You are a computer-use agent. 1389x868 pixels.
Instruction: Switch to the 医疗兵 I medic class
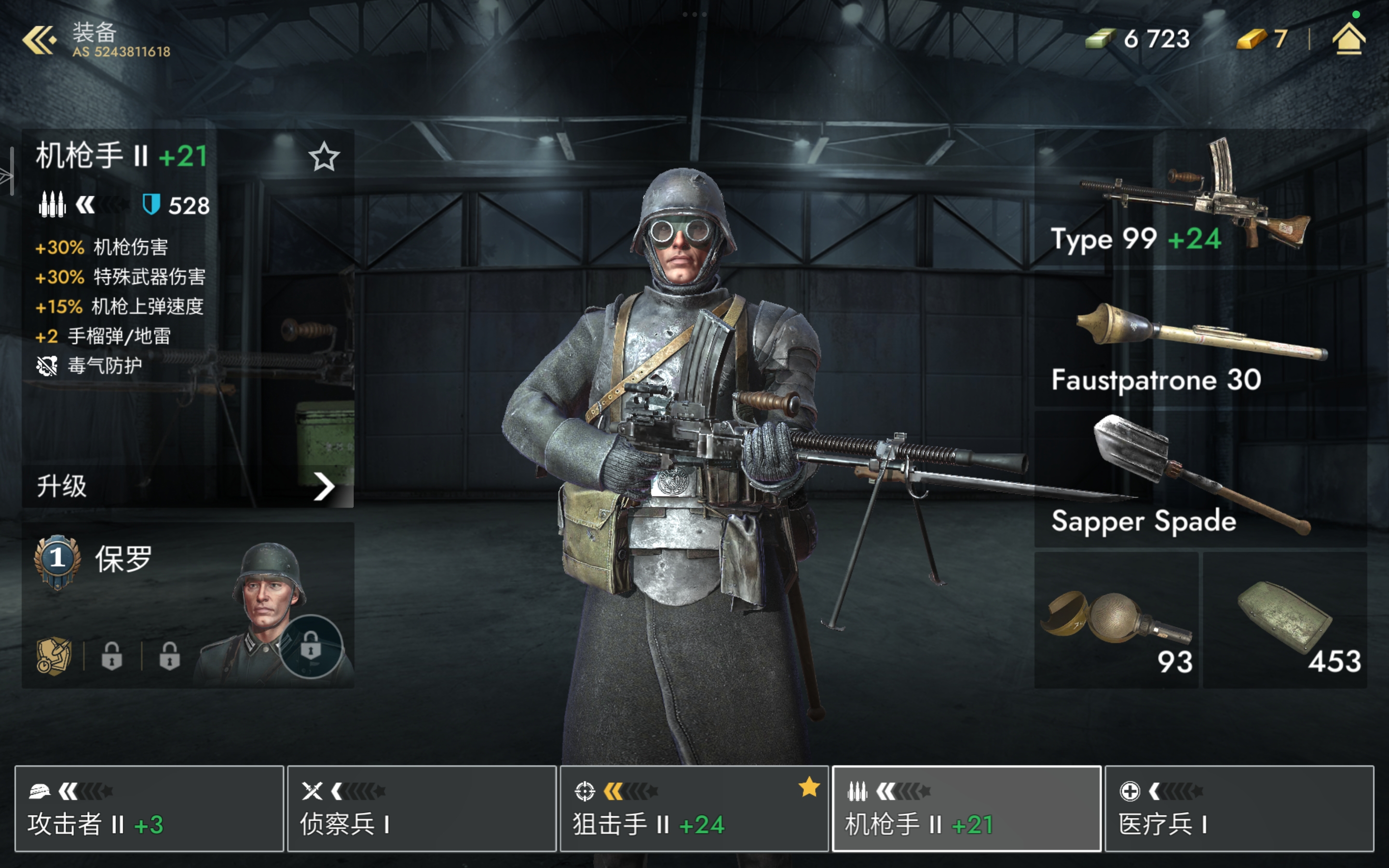pyautogui.click(x=1239, y=808)
